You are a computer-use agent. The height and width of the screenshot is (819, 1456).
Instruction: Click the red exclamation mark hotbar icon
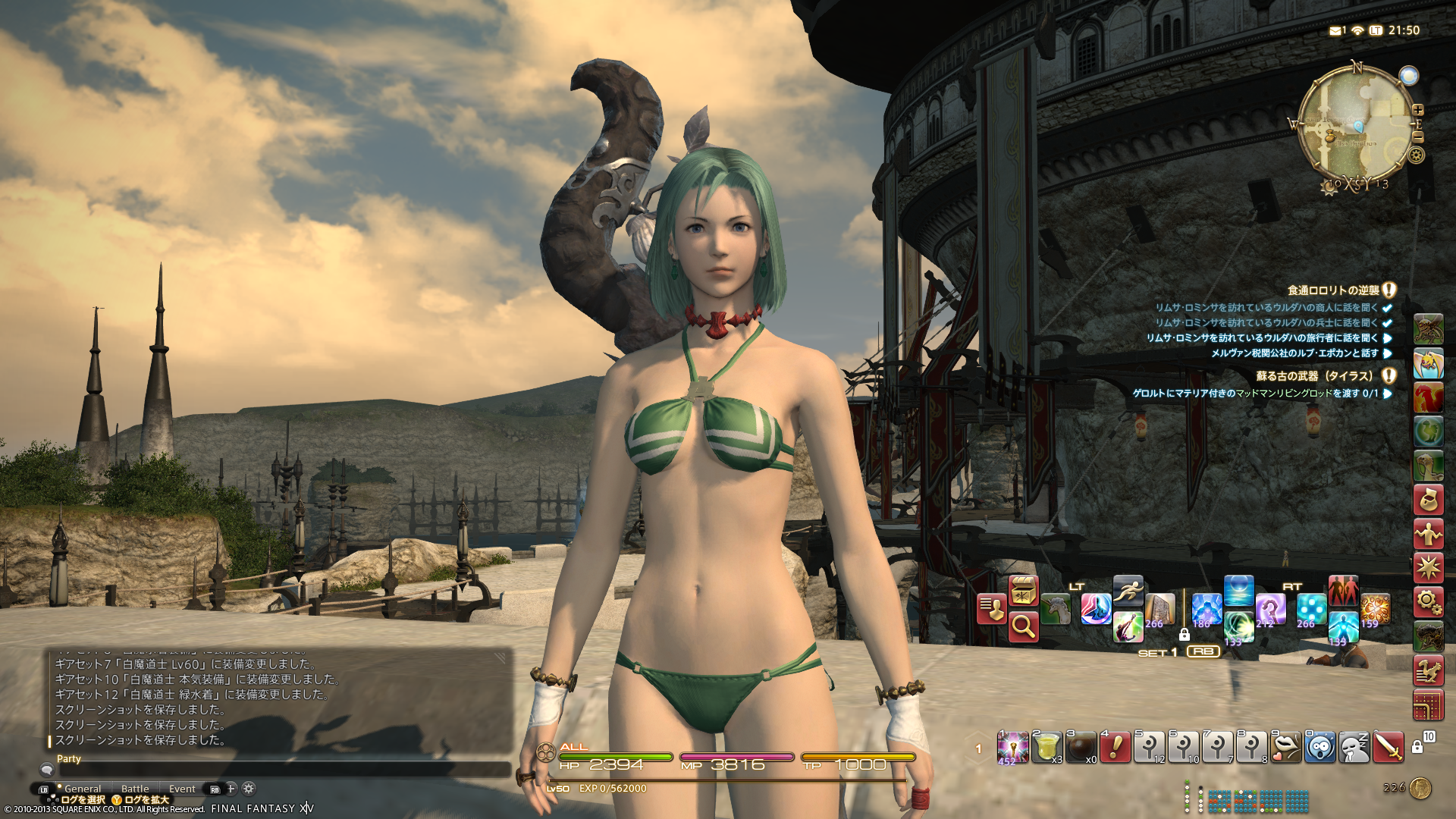point(1116,748)
